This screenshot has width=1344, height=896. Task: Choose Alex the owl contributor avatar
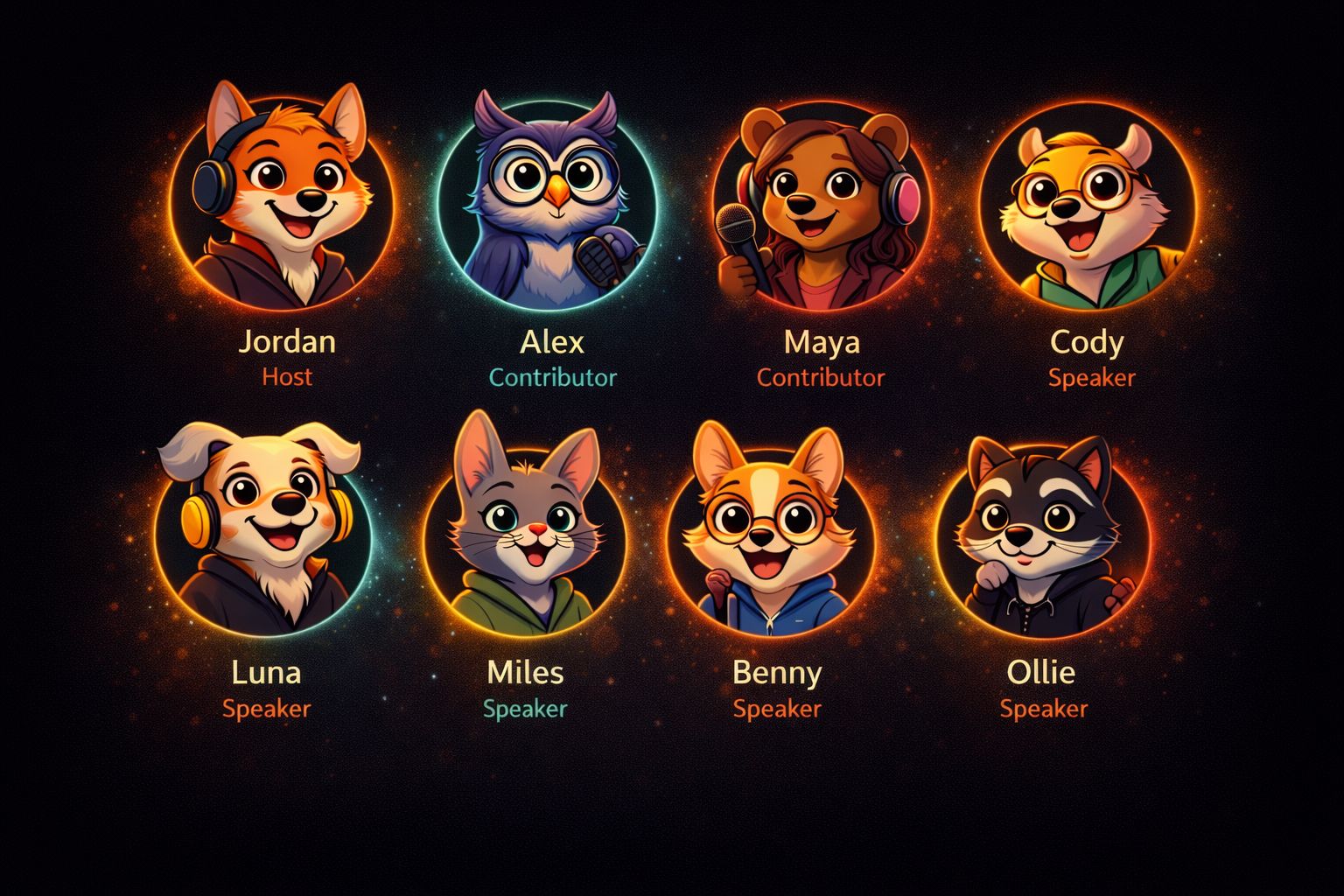[547, 207]
